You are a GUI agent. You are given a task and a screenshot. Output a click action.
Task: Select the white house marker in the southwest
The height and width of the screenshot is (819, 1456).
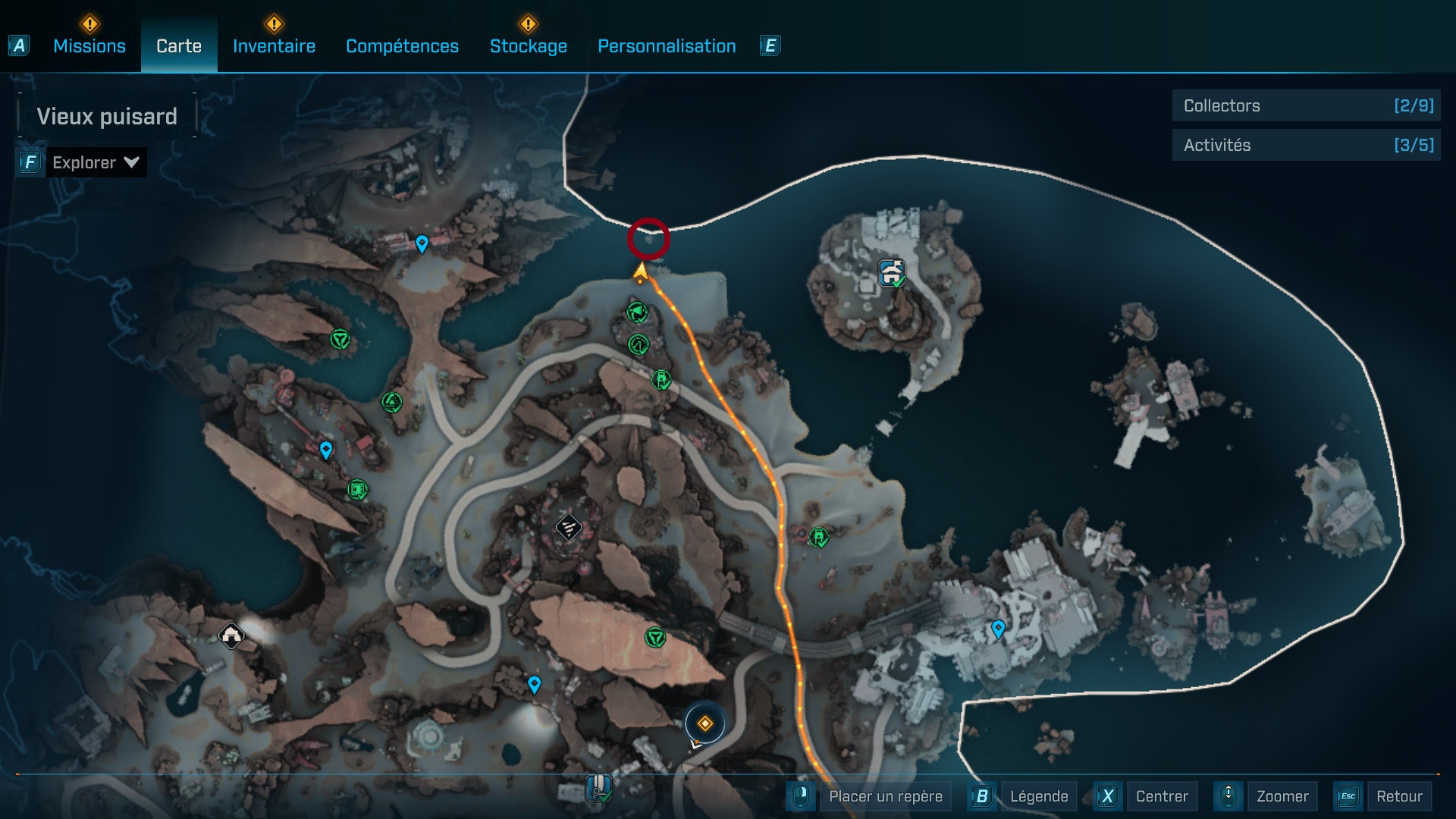click(231, 635)
